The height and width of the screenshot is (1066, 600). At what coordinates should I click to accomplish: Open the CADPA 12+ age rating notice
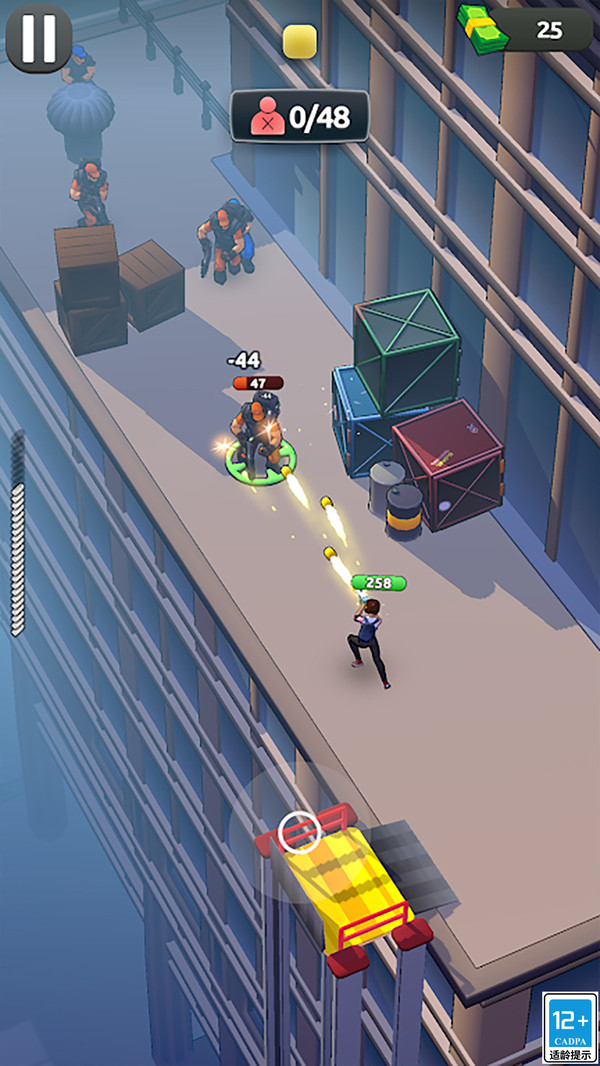[x=569, y=1027]
